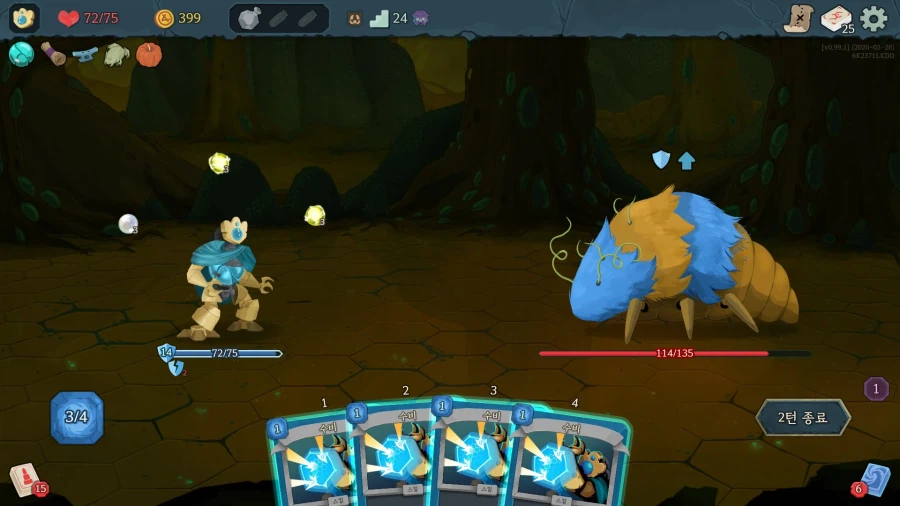Image resolution: width=900 pixels, height=506 pixels.
Task: Click the Defect character portrait icon
Action: coord(24,18)
